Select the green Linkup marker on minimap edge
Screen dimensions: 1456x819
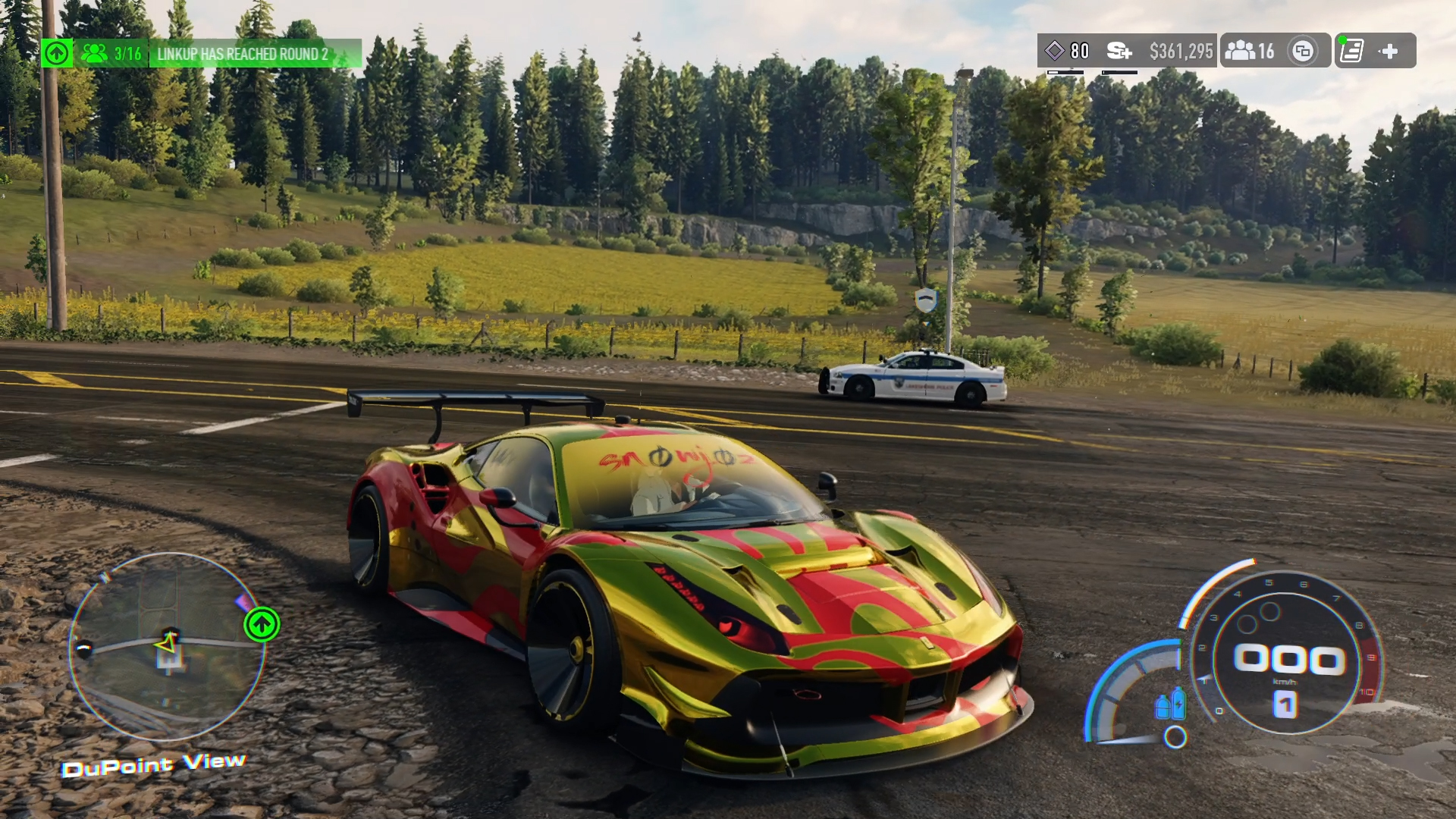coord(262,625)
